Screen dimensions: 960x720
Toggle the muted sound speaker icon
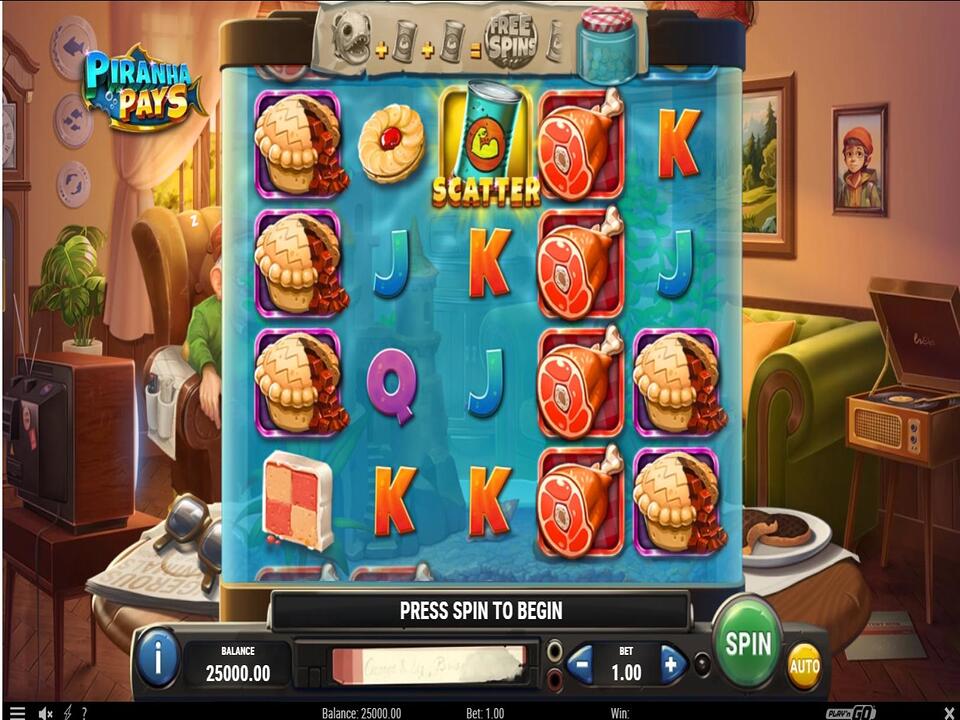coord(45,712)
